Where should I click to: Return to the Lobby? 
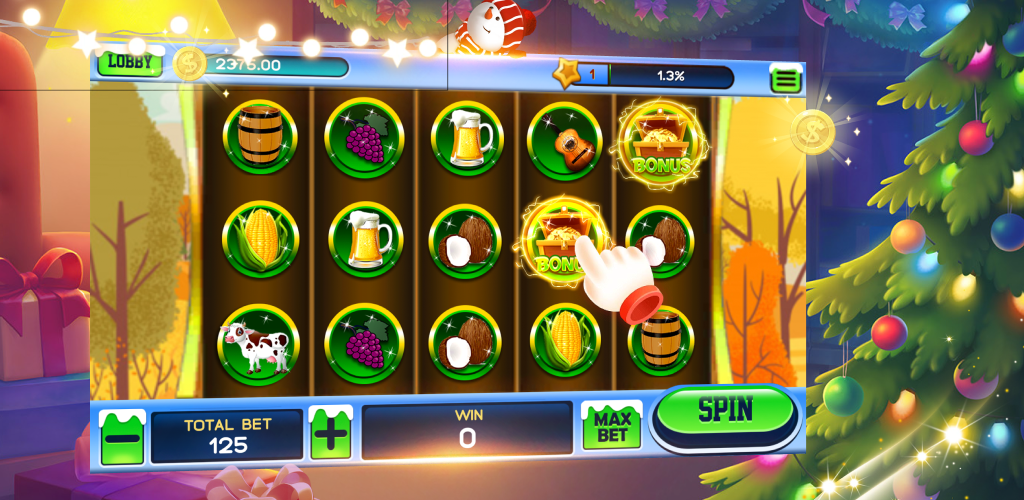tap(130, 62)
